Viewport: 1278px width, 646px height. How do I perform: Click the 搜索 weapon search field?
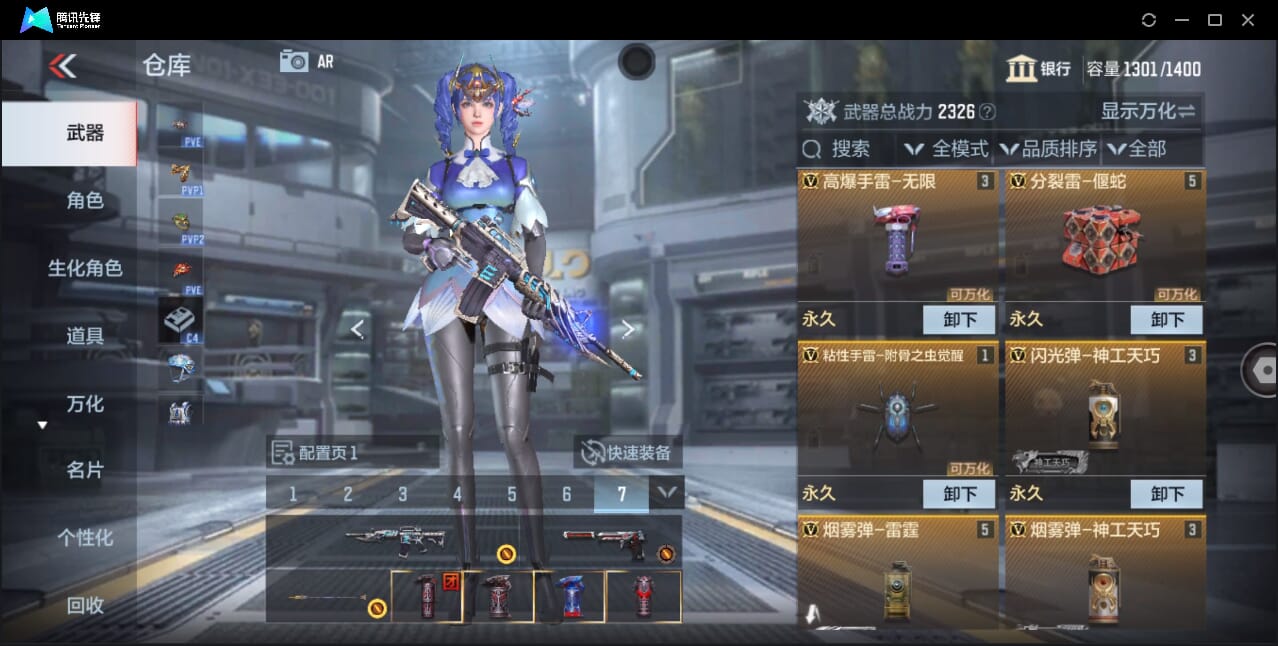(x=850, y=149)
